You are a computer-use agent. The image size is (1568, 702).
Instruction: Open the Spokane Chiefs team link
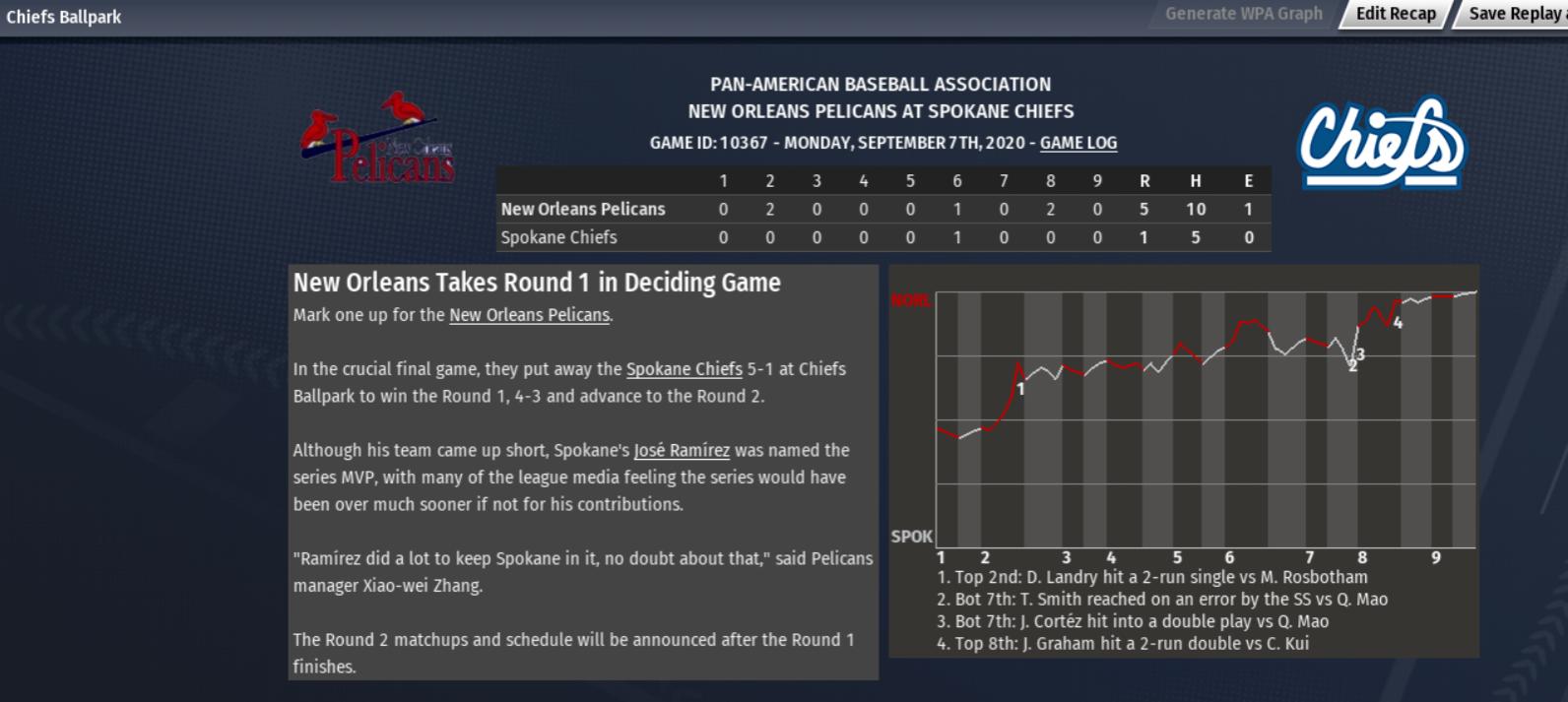click(x=684, y=369)
